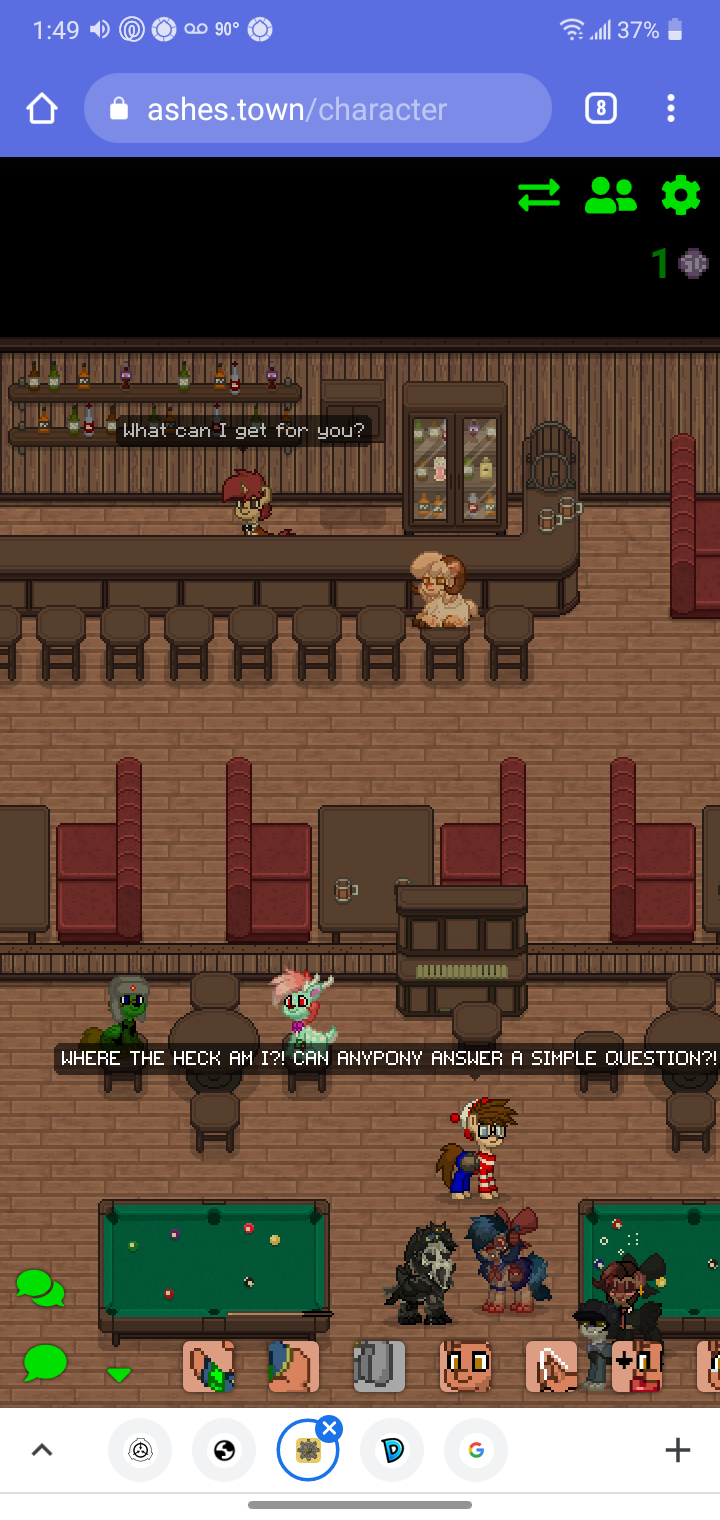The height and width of the screenshot is (1520, 720).
Task: Collapse the emote bar with green arrow
Action: click(x=119, y=1375)
